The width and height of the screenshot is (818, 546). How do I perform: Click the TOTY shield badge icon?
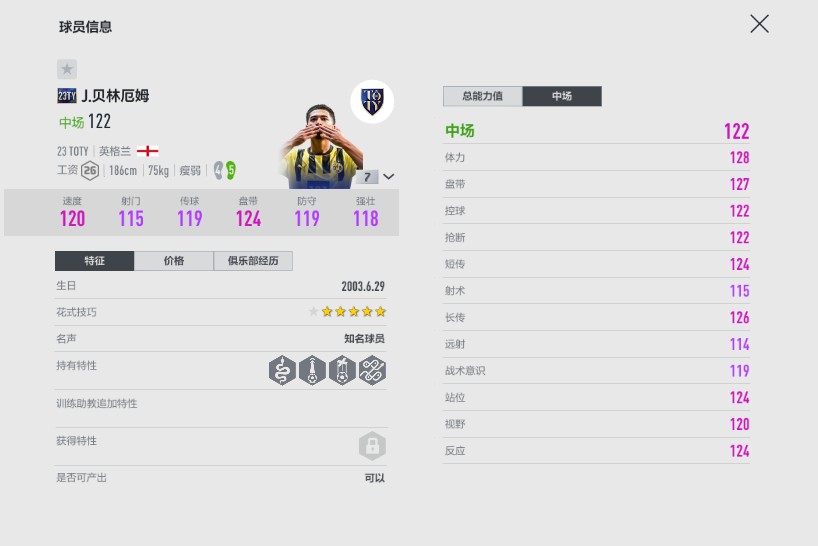click(x=372, y=101)
